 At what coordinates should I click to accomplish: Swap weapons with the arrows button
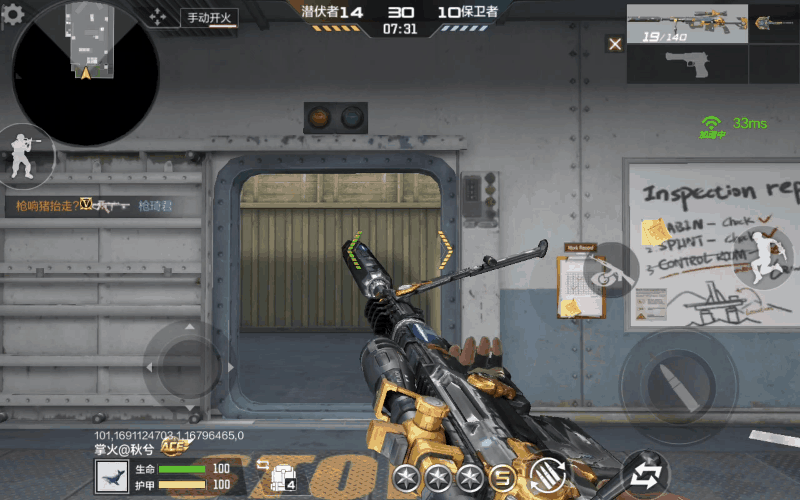[x=644, y=474]
